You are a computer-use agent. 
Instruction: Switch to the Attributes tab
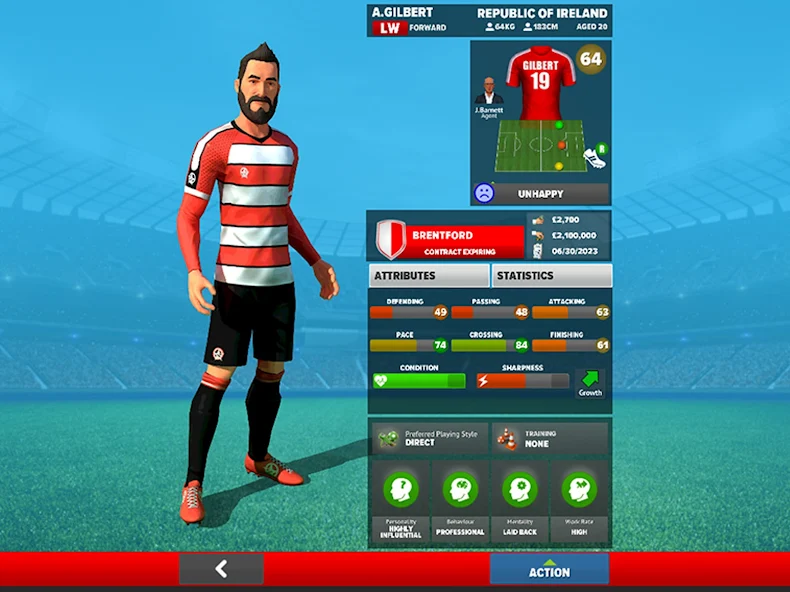click(428, 275)
